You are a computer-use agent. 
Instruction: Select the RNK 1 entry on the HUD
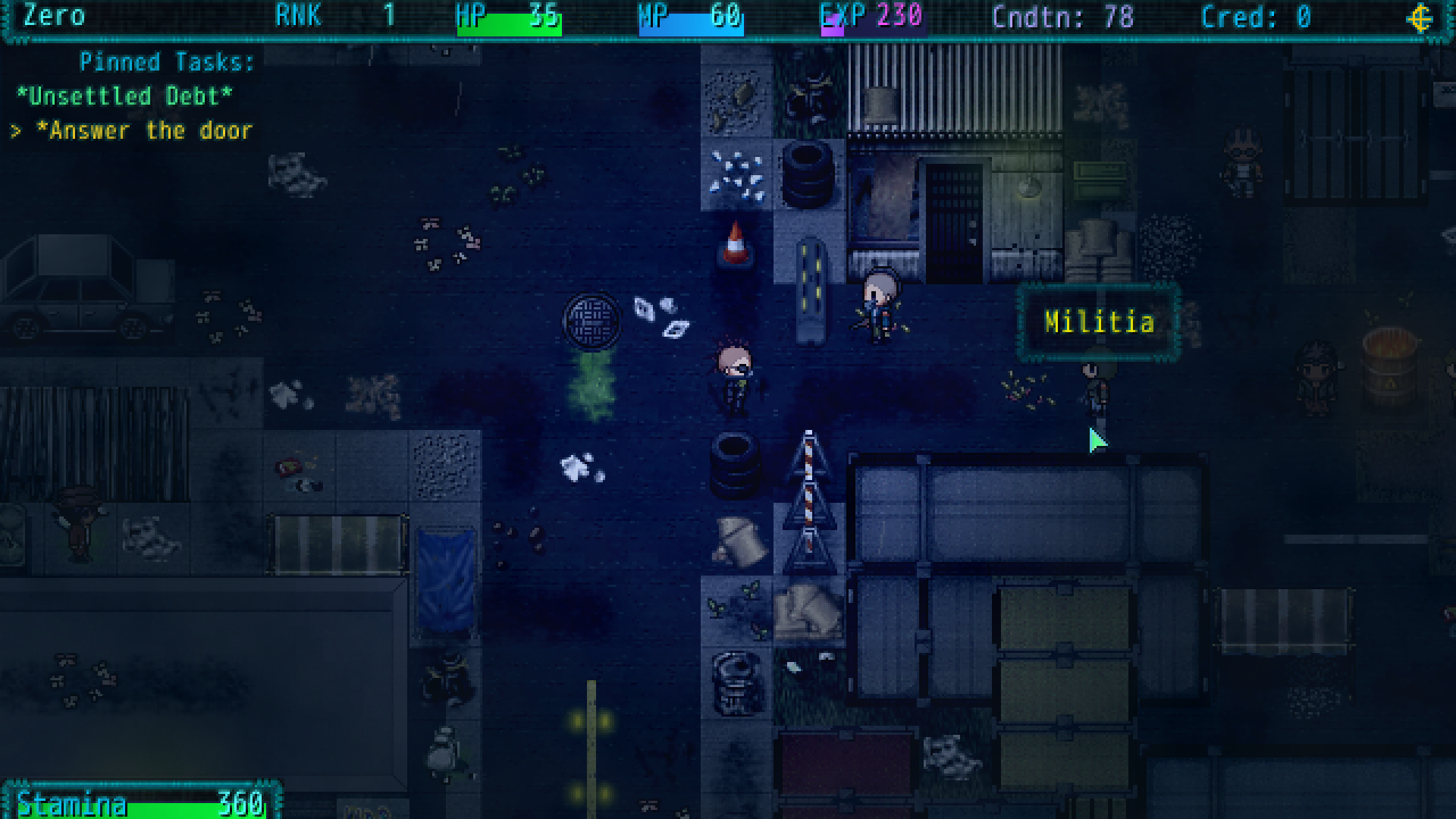pos(331,15)
